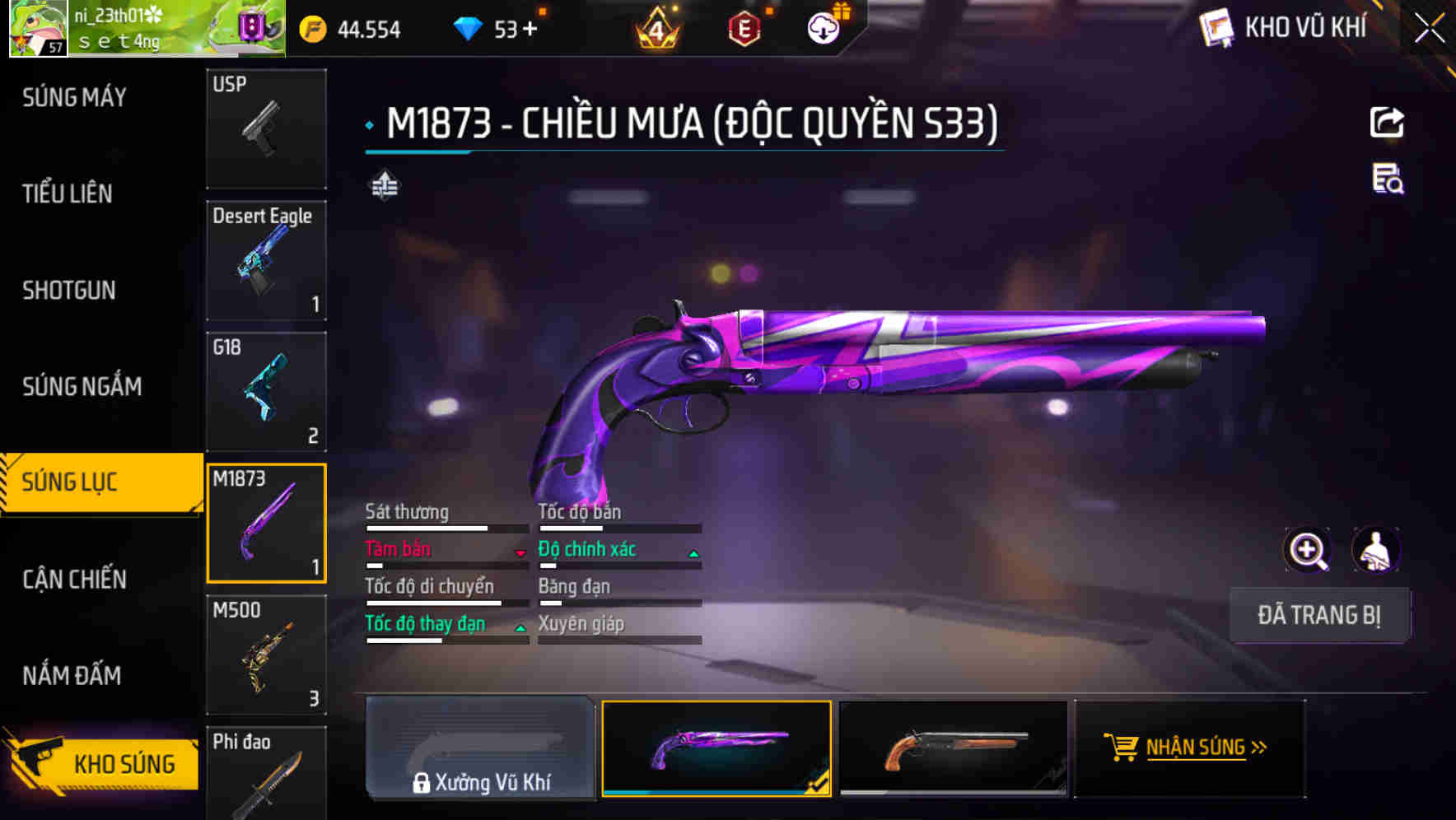Viewport: 1456px width, 820px height.
Task: Open the player avatar ni_23th01 profile
Action: coord(37,29)
